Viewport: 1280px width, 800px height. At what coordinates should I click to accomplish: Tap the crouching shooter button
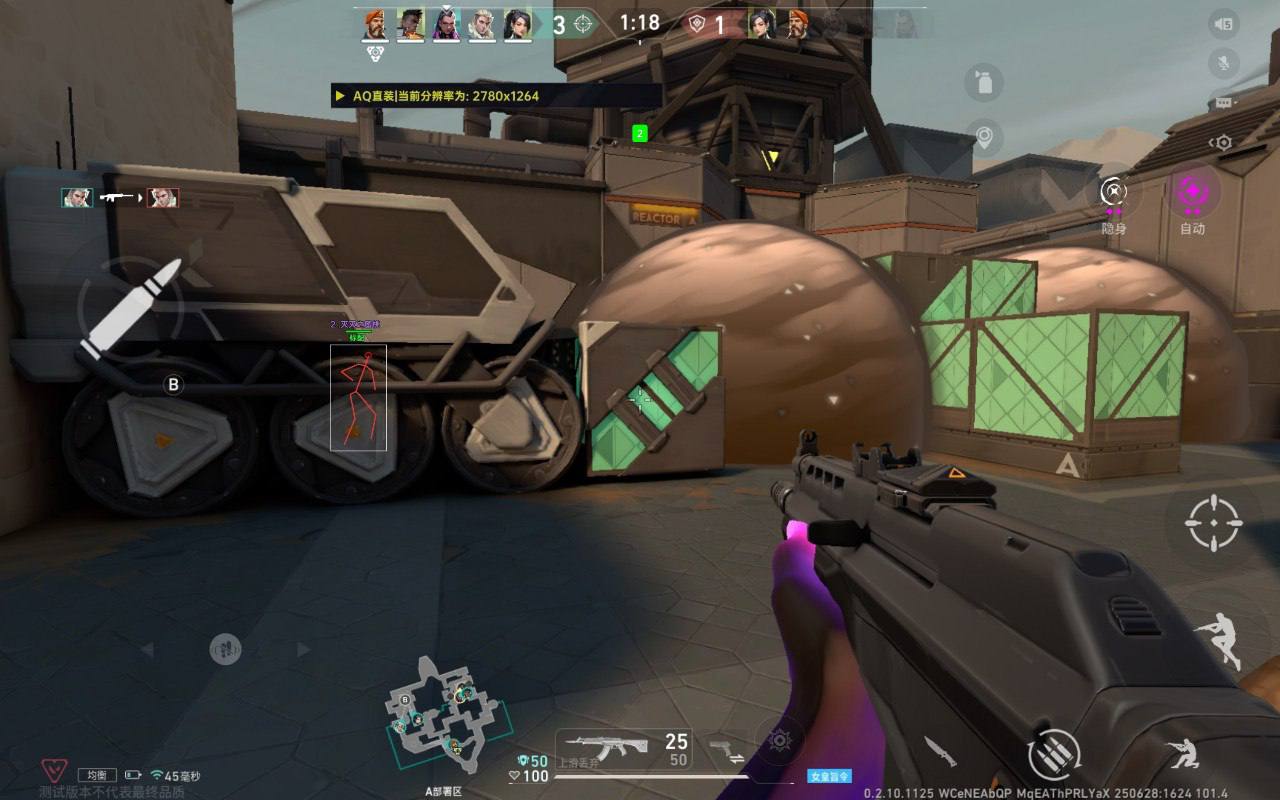pyautogui.click(x=1184, y=754)
